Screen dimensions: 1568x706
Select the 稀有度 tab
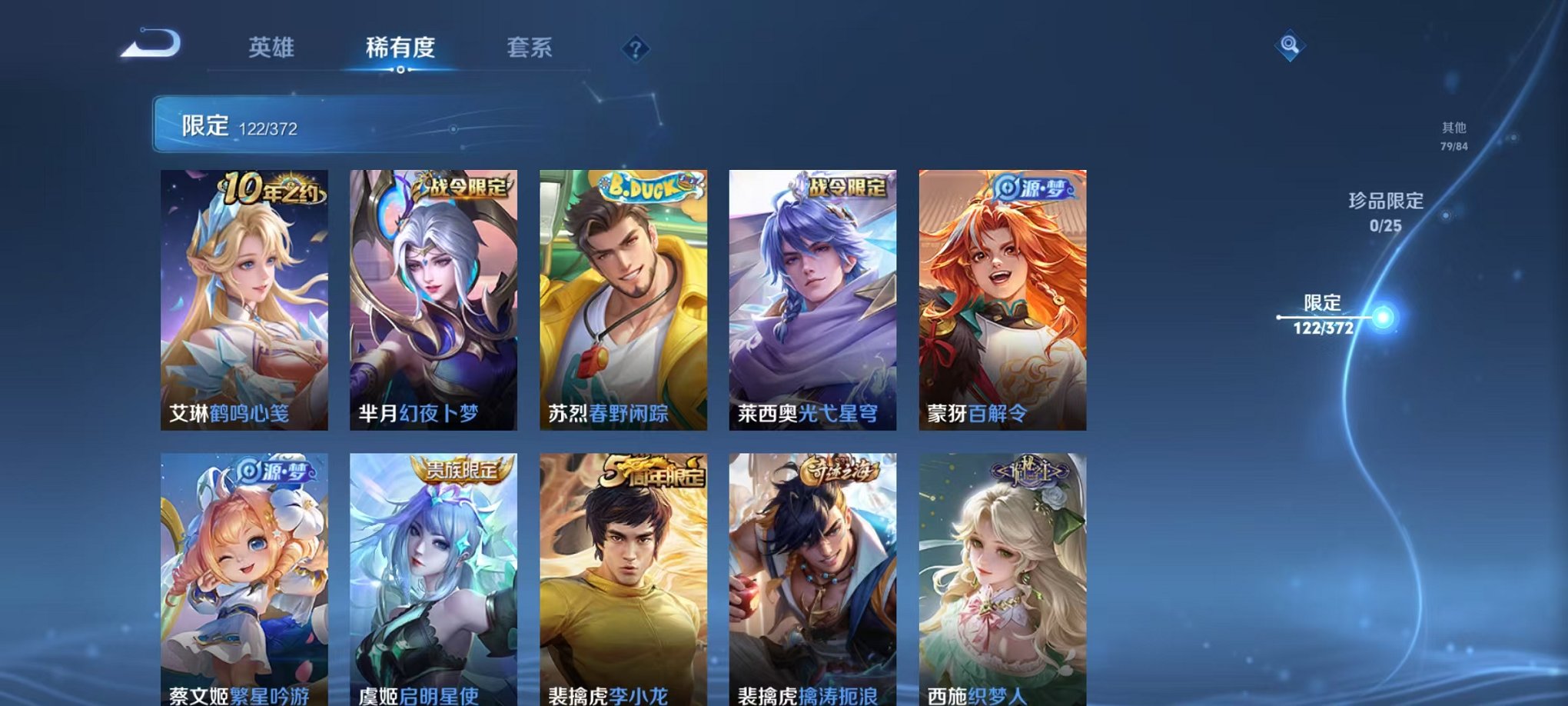(x=400, y=46)
